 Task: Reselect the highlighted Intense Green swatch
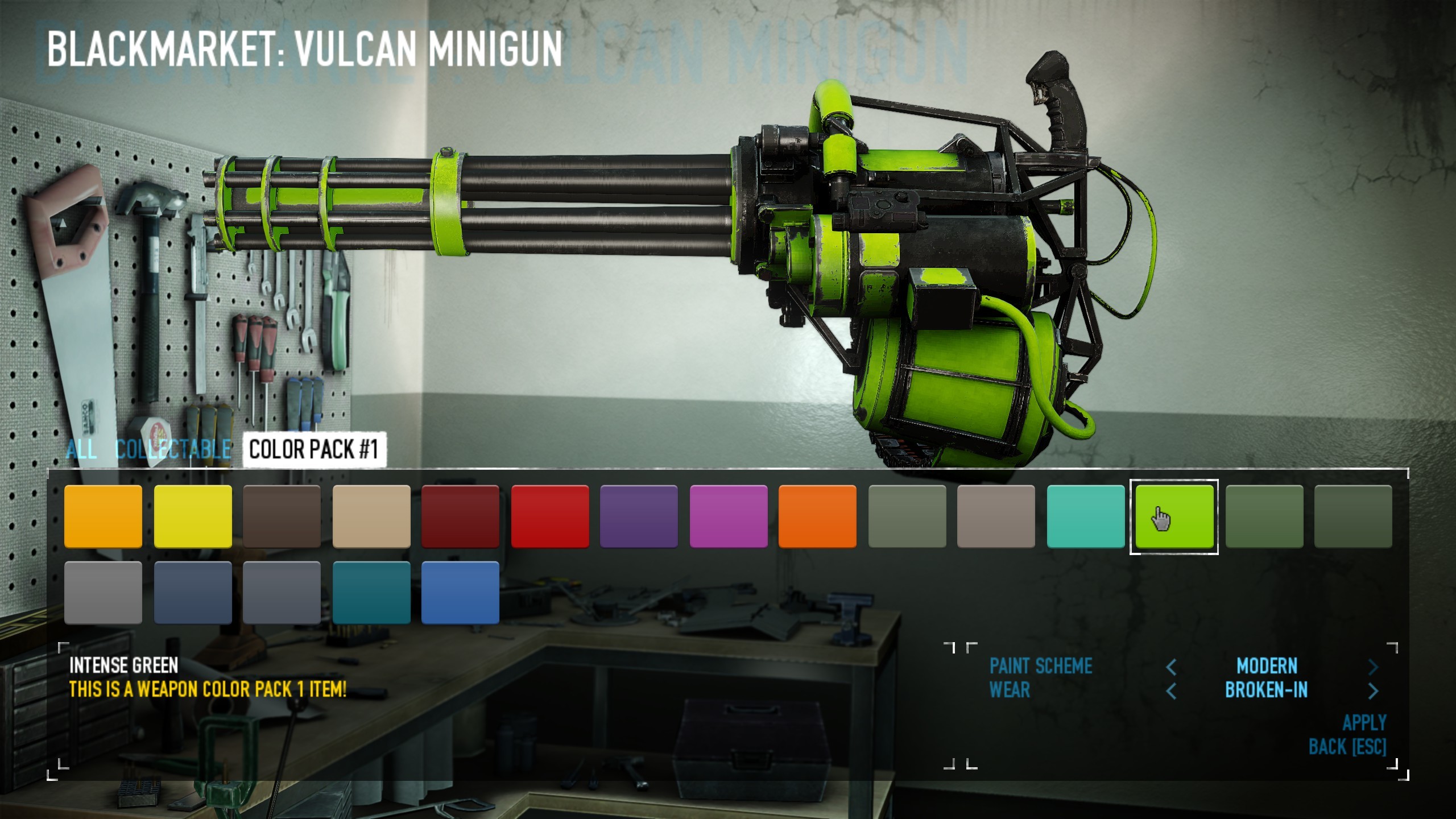(x=1174, y=516)
